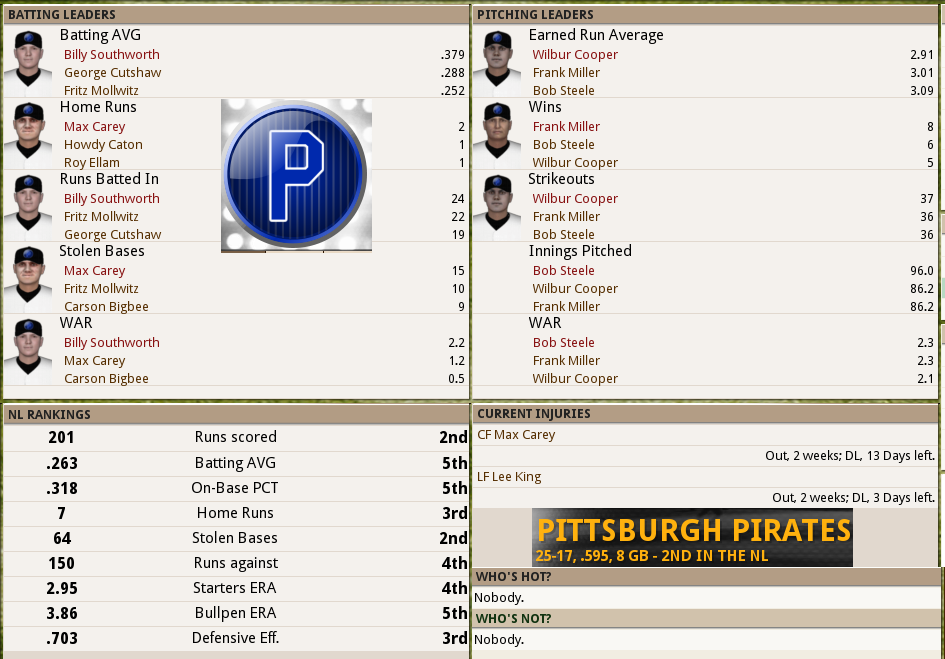
Task: Open Wilbur Cooper under Earned Run Average
Action: tap(575, 55)
